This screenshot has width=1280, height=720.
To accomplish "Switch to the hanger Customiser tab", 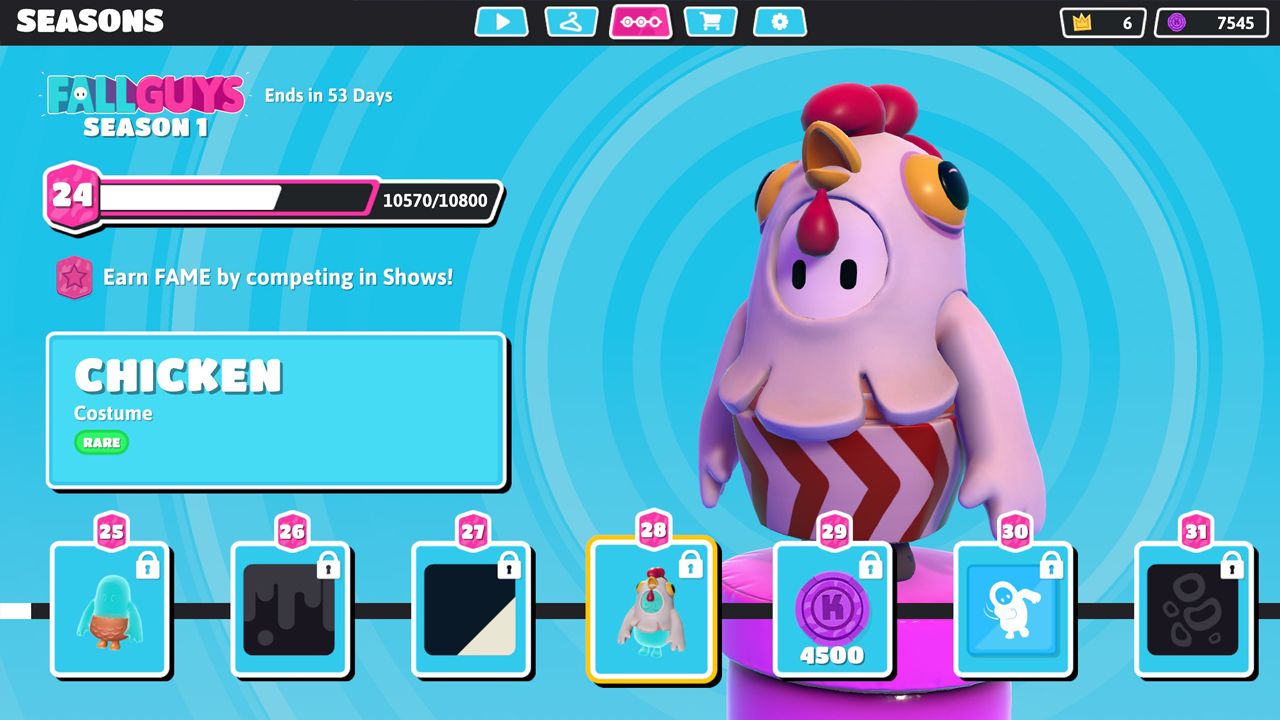I will (571, 22).
